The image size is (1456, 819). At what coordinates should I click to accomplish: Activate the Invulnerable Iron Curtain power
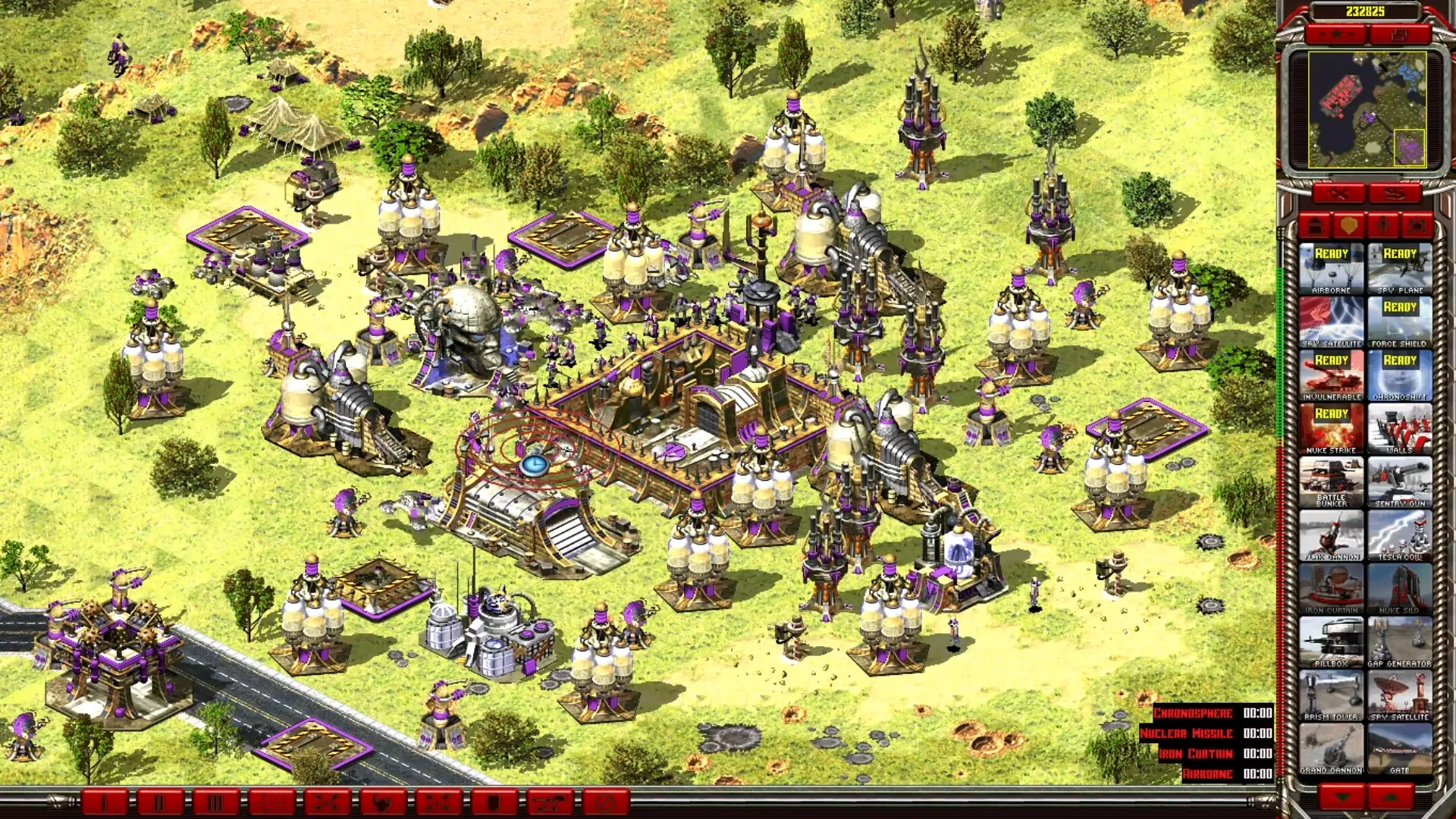point(1331,375)
